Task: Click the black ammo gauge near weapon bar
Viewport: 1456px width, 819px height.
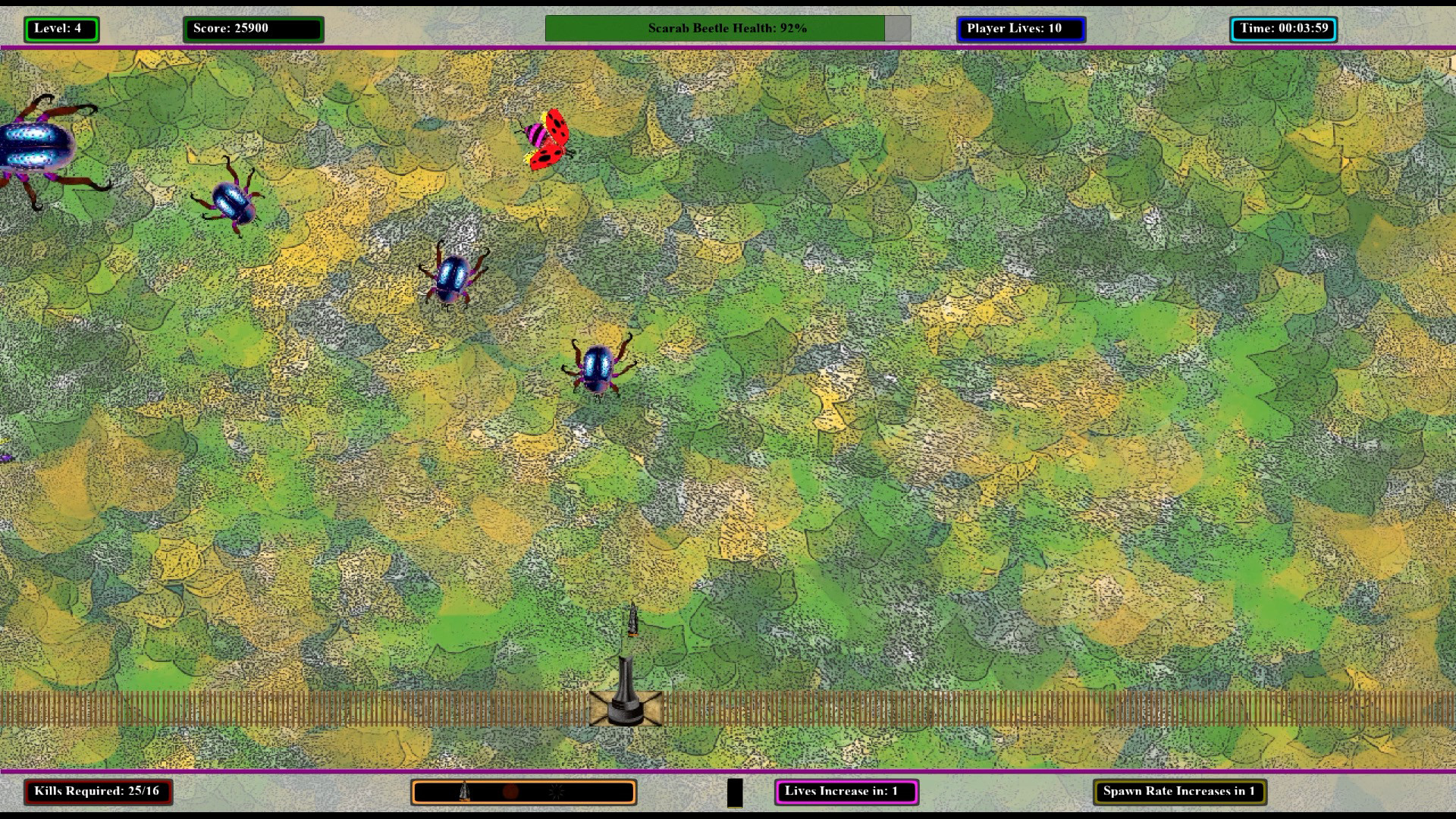Action: (736, 791)
